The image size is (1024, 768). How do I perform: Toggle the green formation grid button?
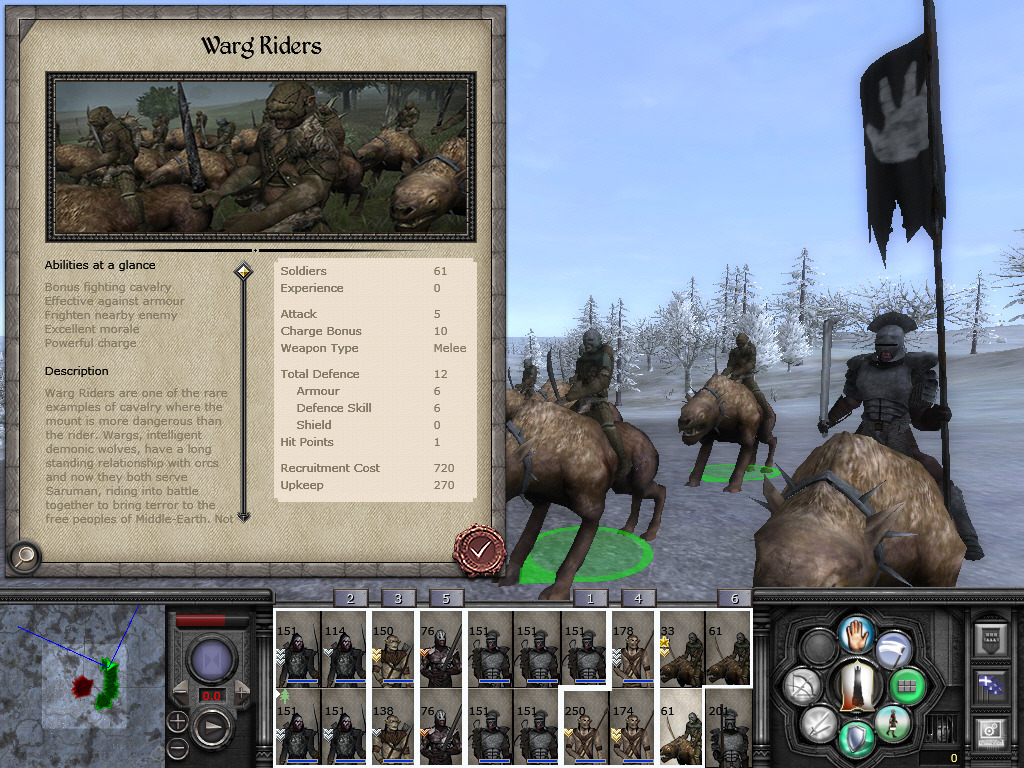point(908,687)
